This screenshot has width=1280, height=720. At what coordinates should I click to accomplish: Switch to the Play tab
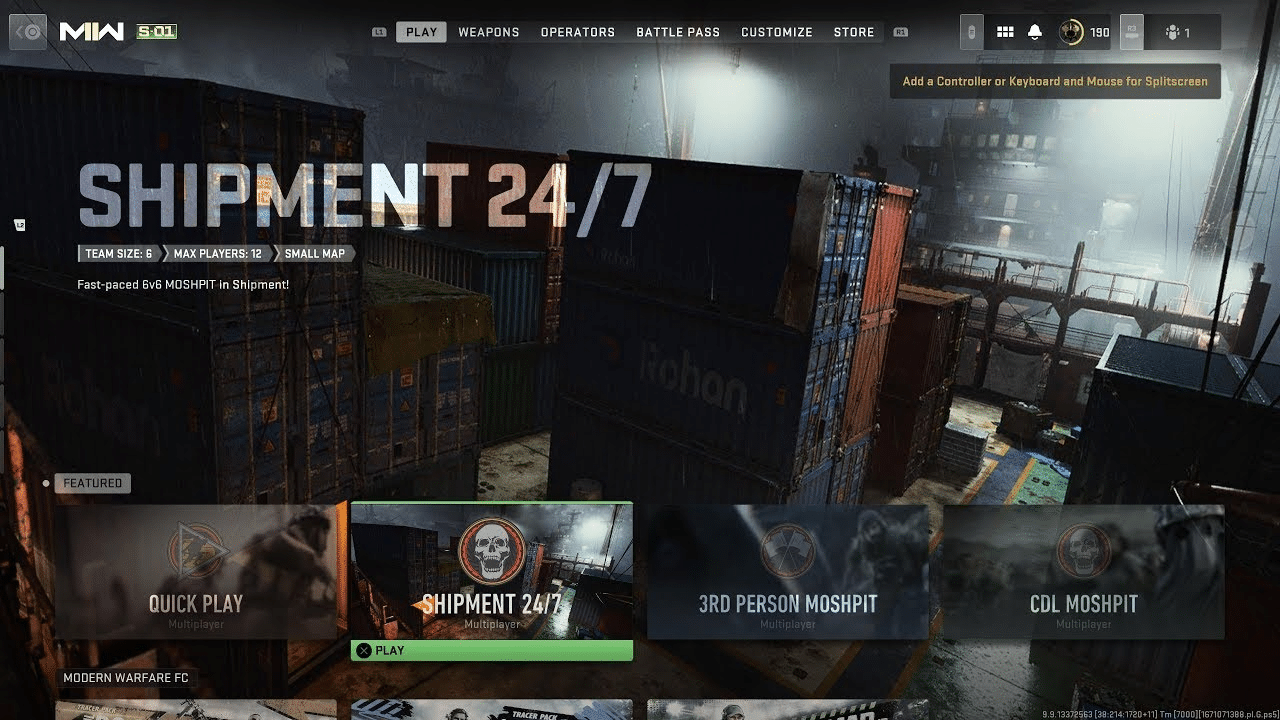tap(421, 32)
